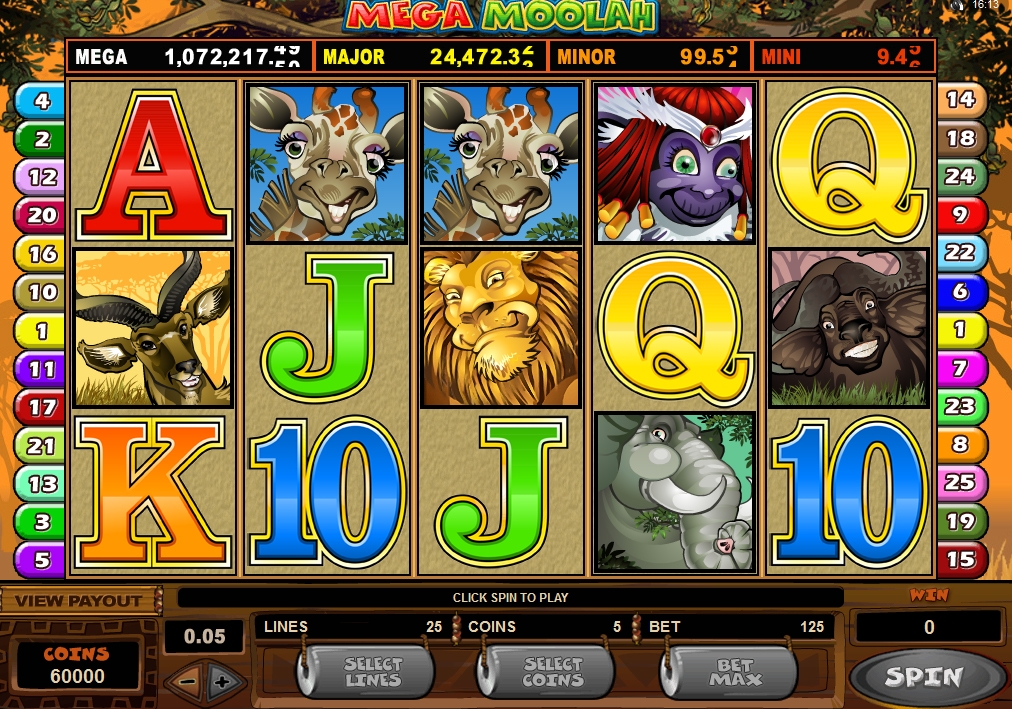Select payline 22 indicator
This screenshot has width=1012, height=709.
(x=960, y=252)
